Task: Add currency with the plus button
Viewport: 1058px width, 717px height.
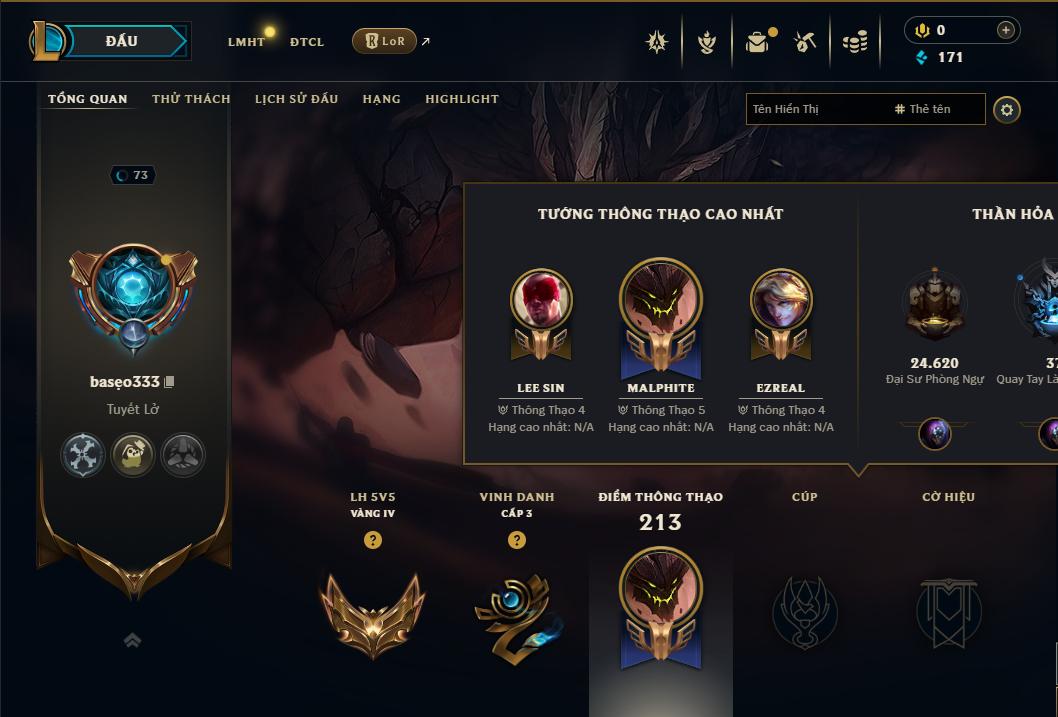Action: (x=1006, y=30)
